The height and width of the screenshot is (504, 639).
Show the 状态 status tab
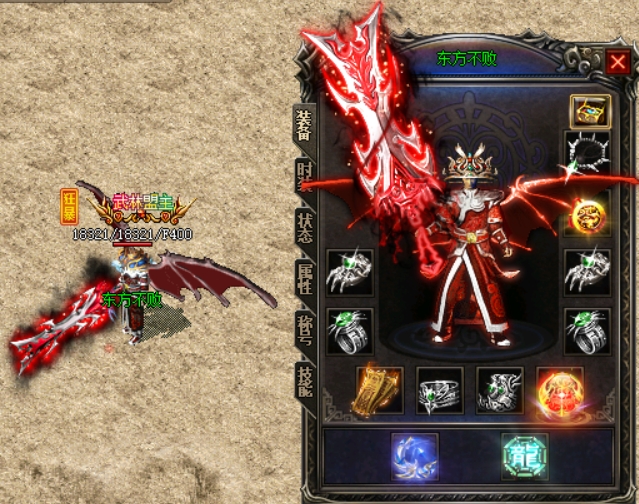pos(305,227)
